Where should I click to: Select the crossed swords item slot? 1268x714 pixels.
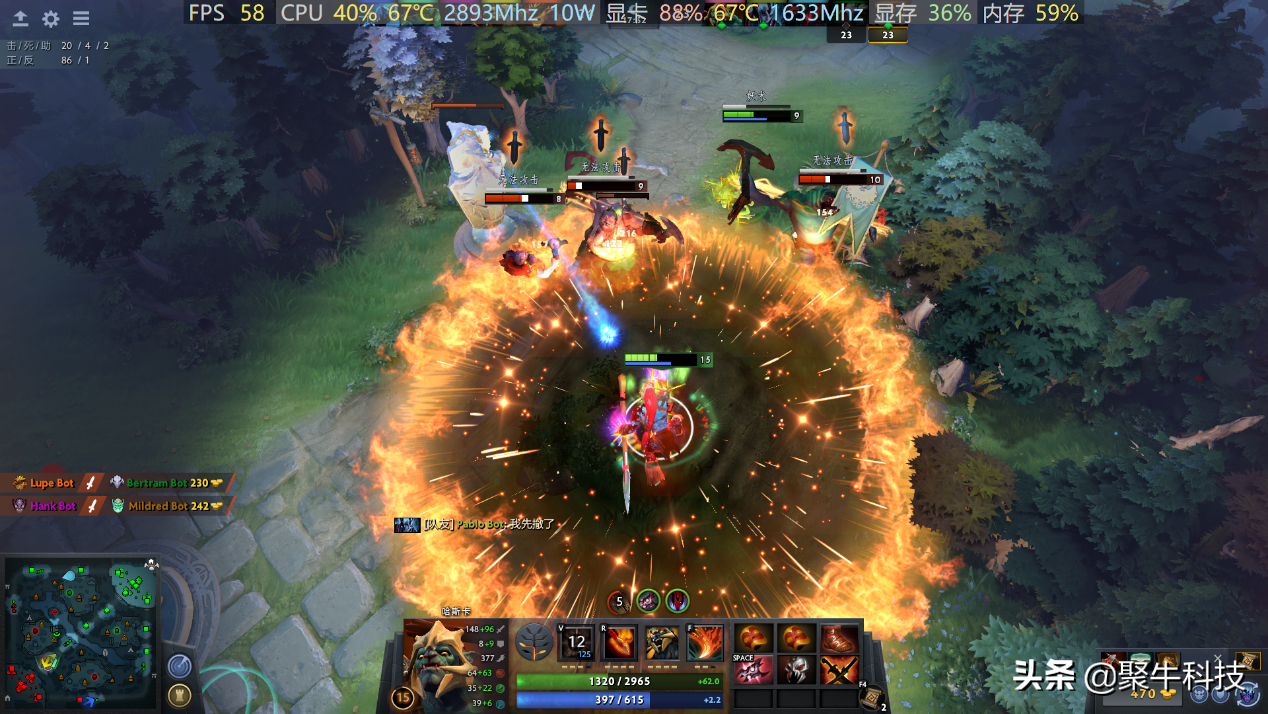point(840,669)
